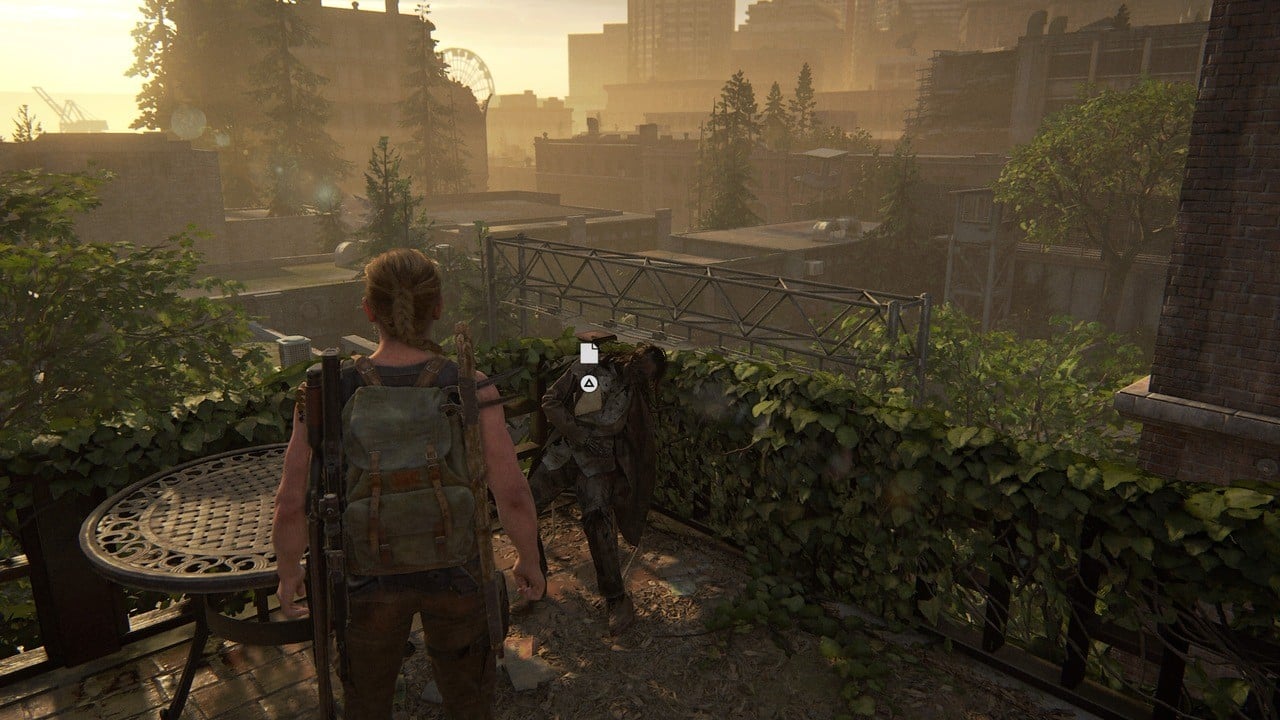Select the white document pickup icon
1280x720 pixels.
click(x=590, y=353)
